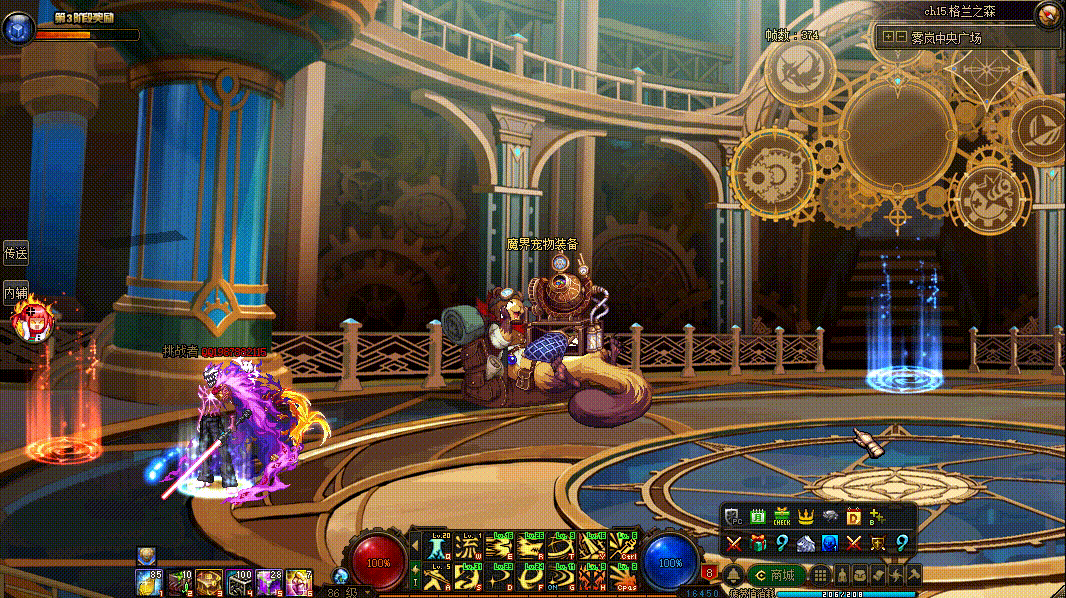Select the treasure chest item in hotbar
Image resolution: width=1066 pixels, height=598 pixels.
(x=209, y=580)
